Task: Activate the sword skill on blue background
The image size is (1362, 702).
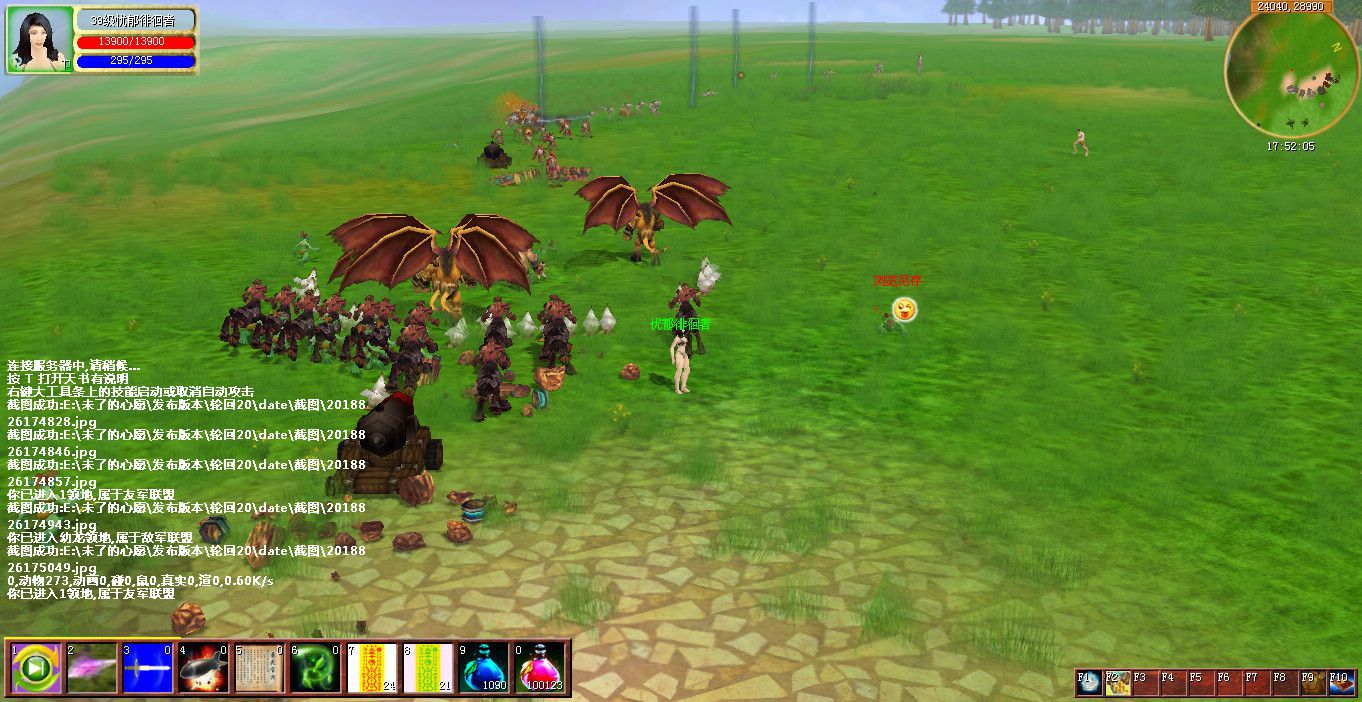Action: click(148, 668)
